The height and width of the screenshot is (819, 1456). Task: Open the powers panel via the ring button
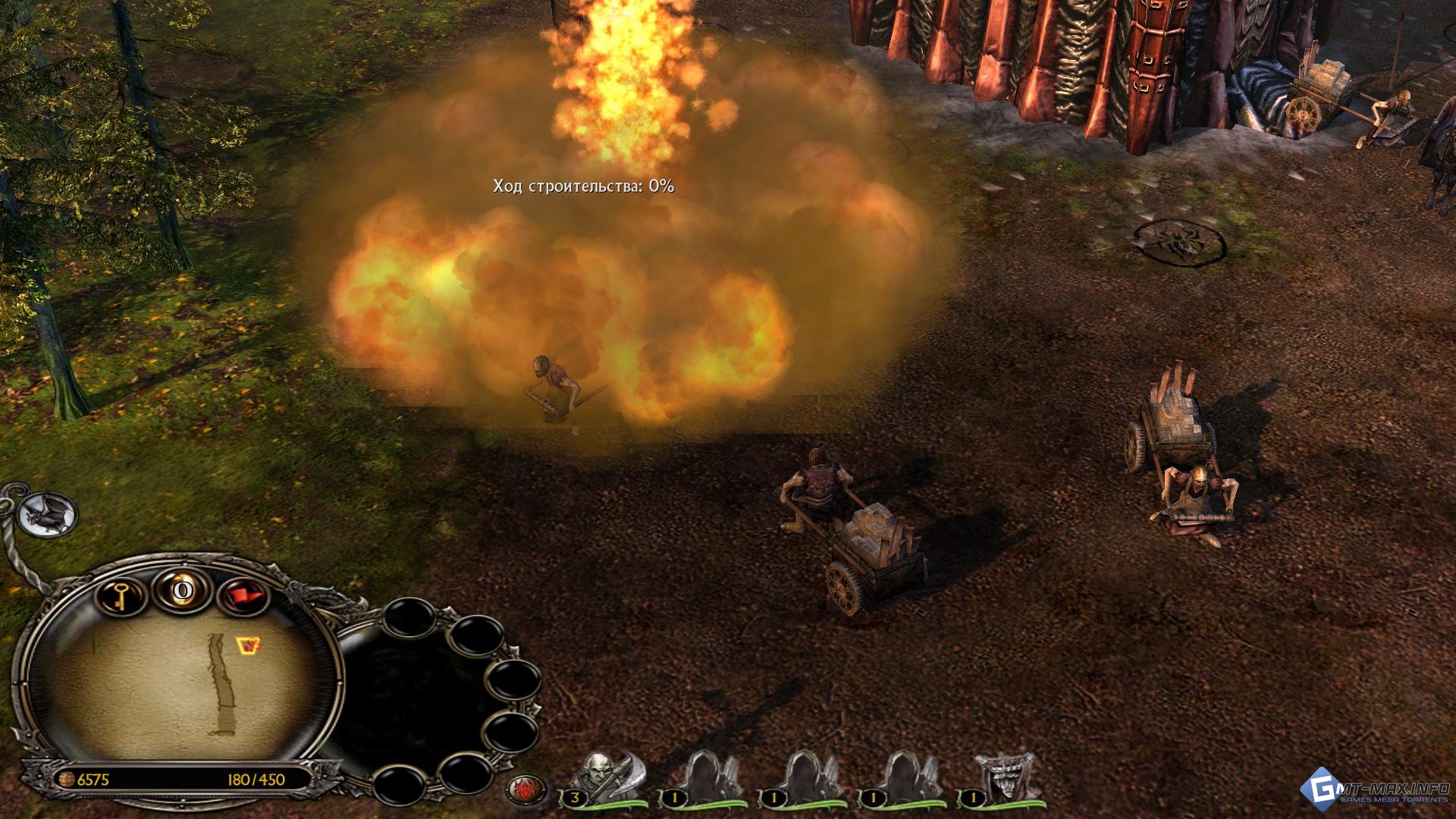tap(182, 590)
